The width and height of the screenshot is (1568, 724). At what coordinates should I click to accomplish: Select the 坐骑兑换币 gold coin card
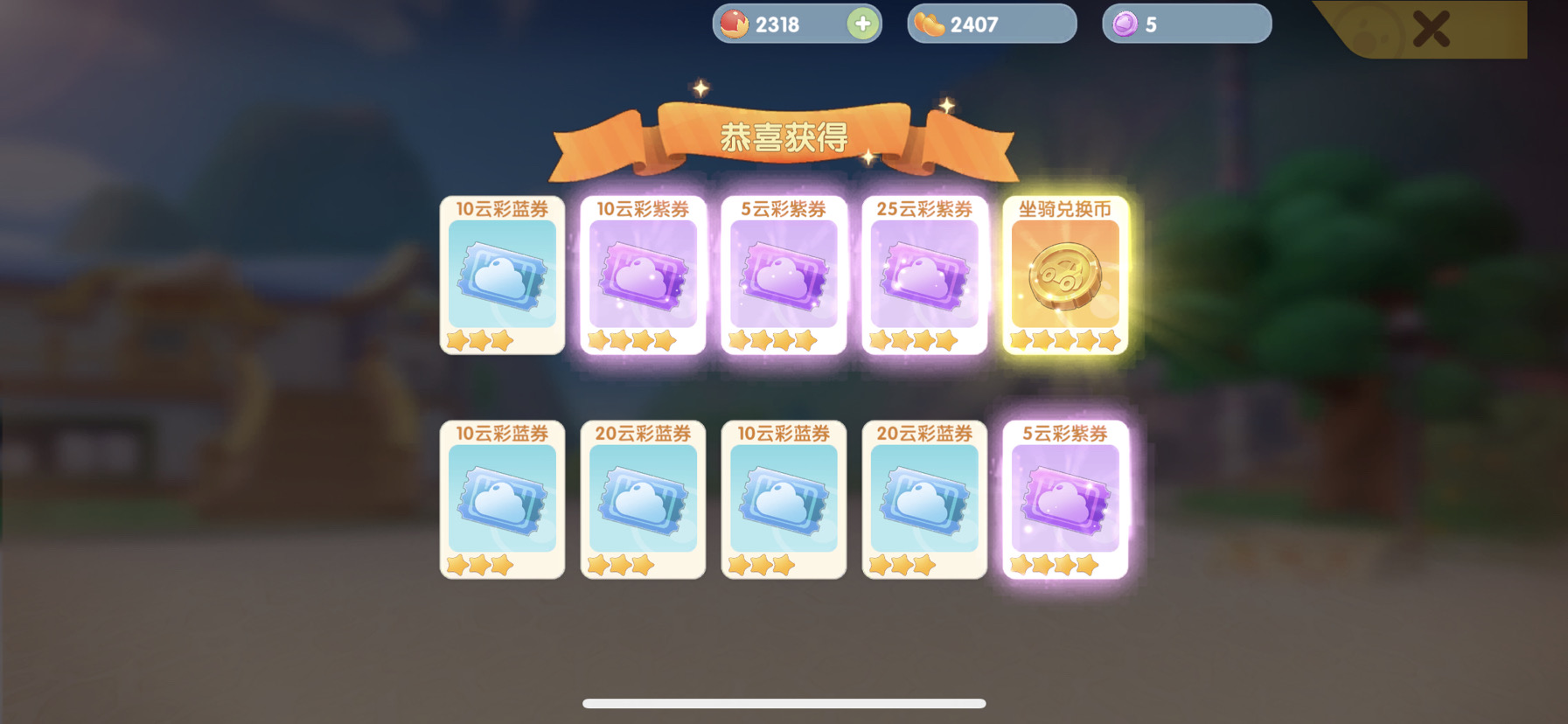pos(1065,275)
